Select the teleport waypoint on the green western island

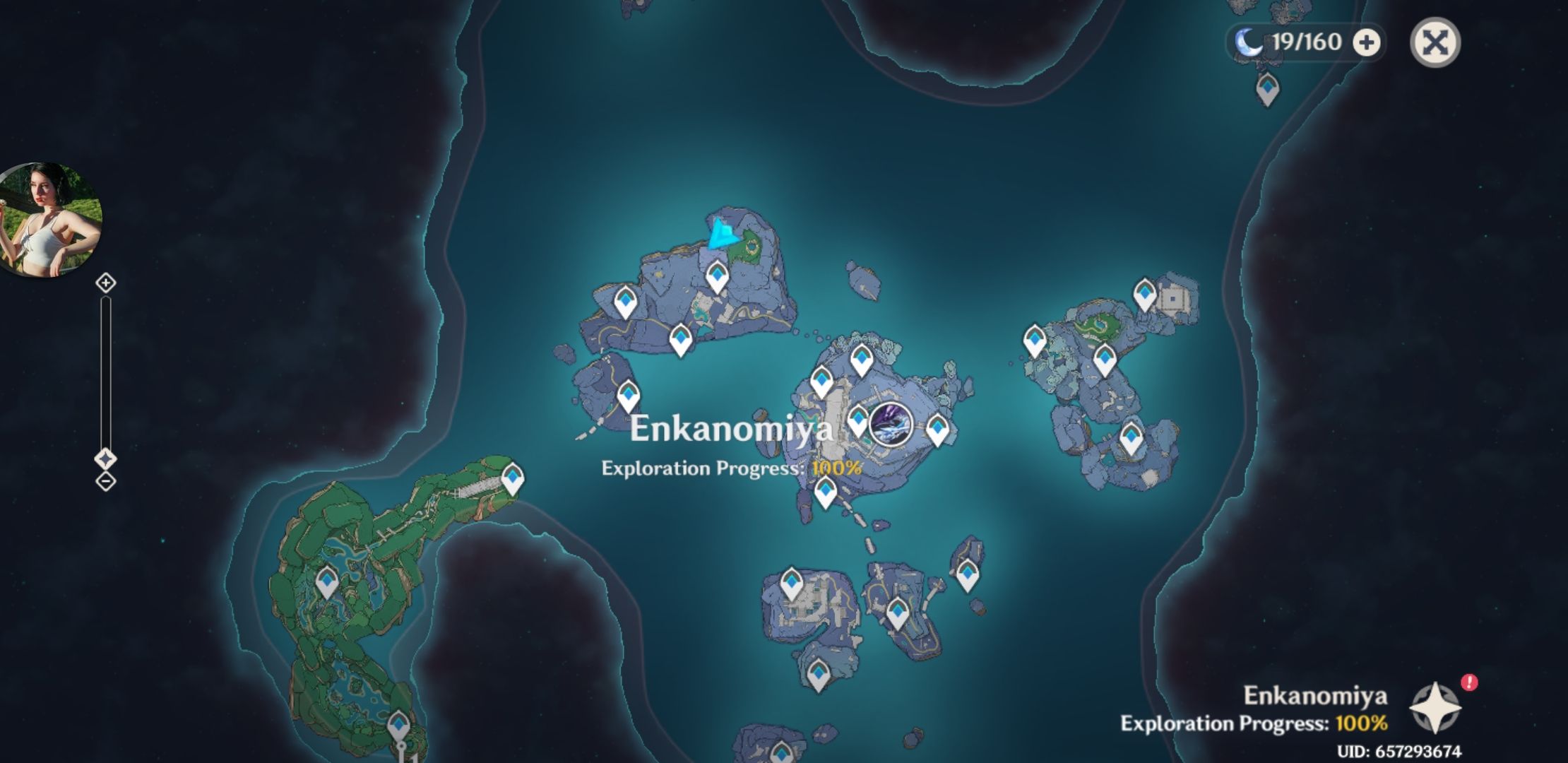[x=326, y=579]
